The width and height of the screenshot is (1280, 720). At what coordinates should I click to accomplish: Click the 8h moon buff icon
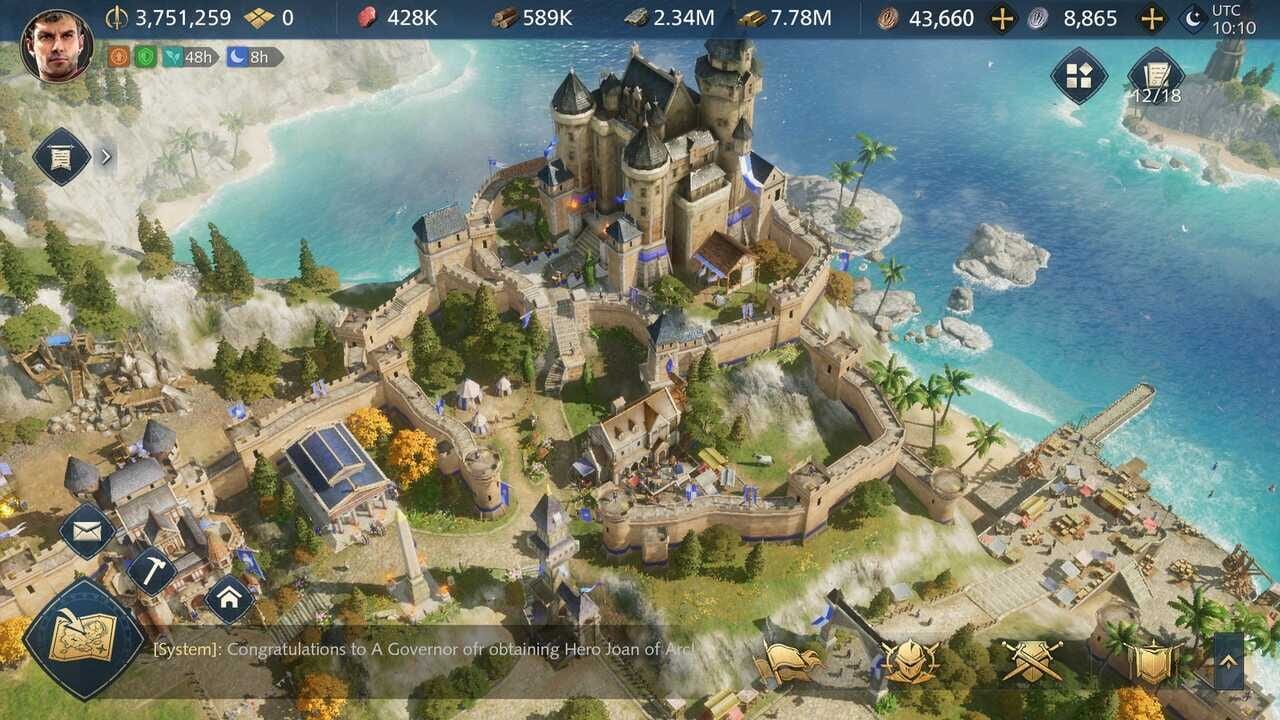[x=237, y=57]
